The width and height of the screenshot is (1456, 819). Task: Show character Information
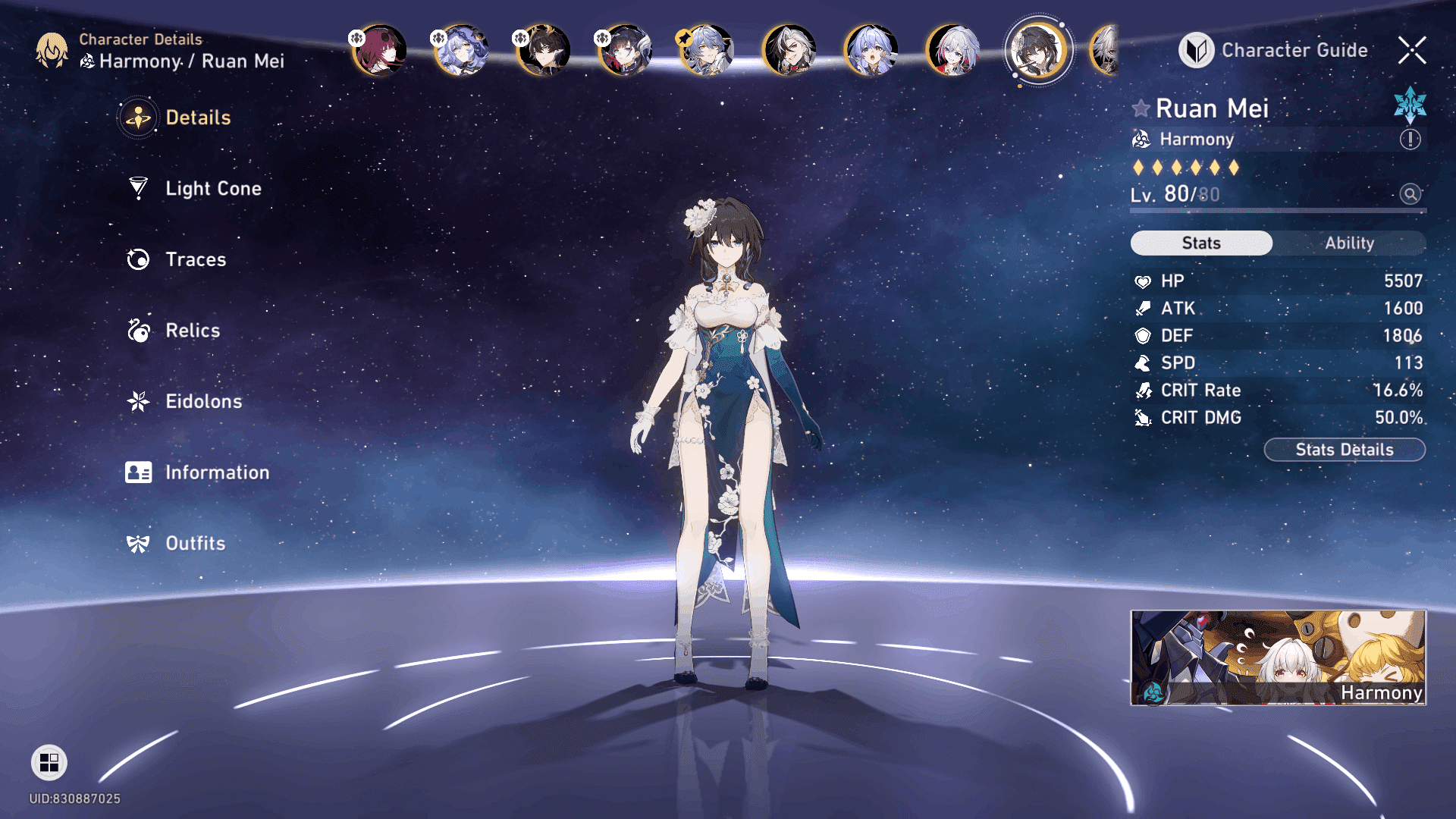[x=216, y=472]
